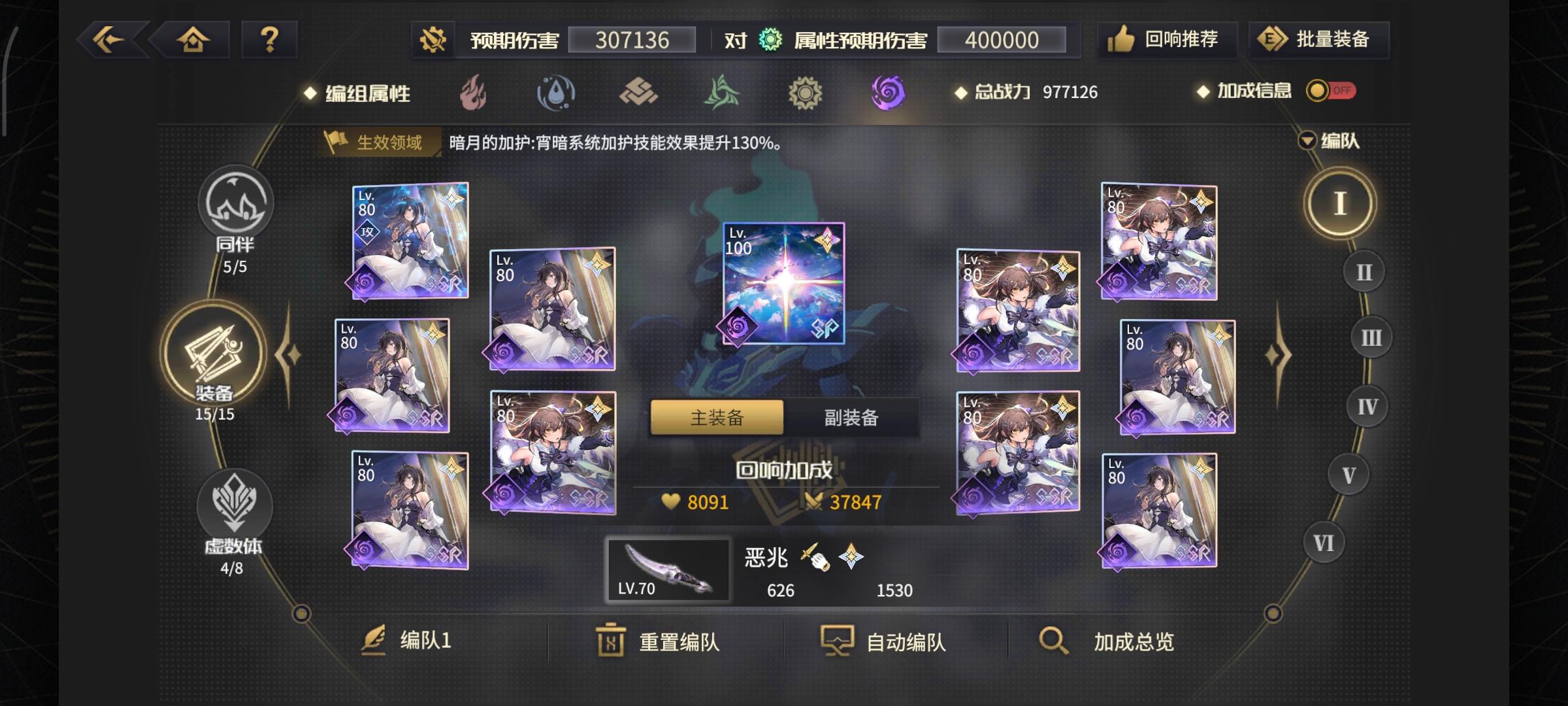Click the help question mark icon

[x=269, y=39]
